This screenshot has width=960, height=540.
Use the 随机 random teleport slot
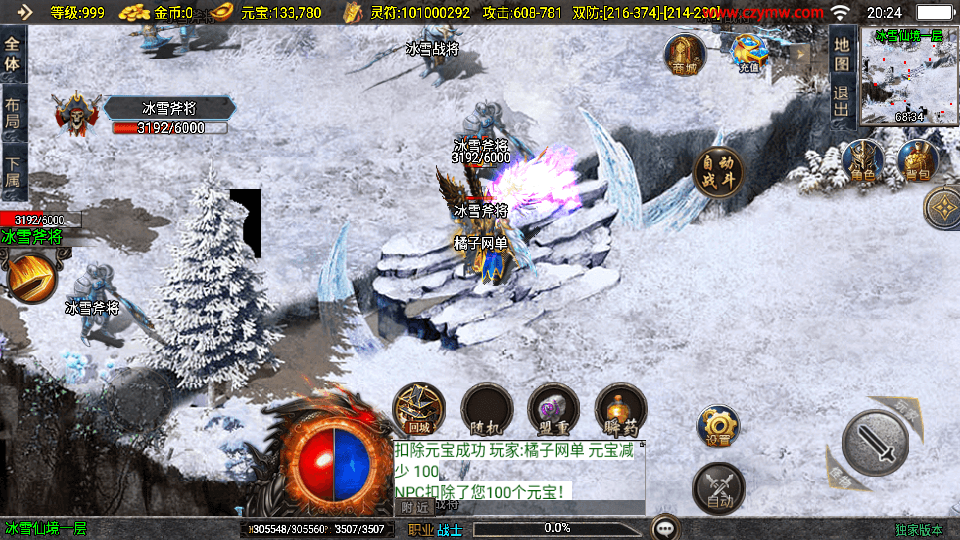[x=487, y=409]
